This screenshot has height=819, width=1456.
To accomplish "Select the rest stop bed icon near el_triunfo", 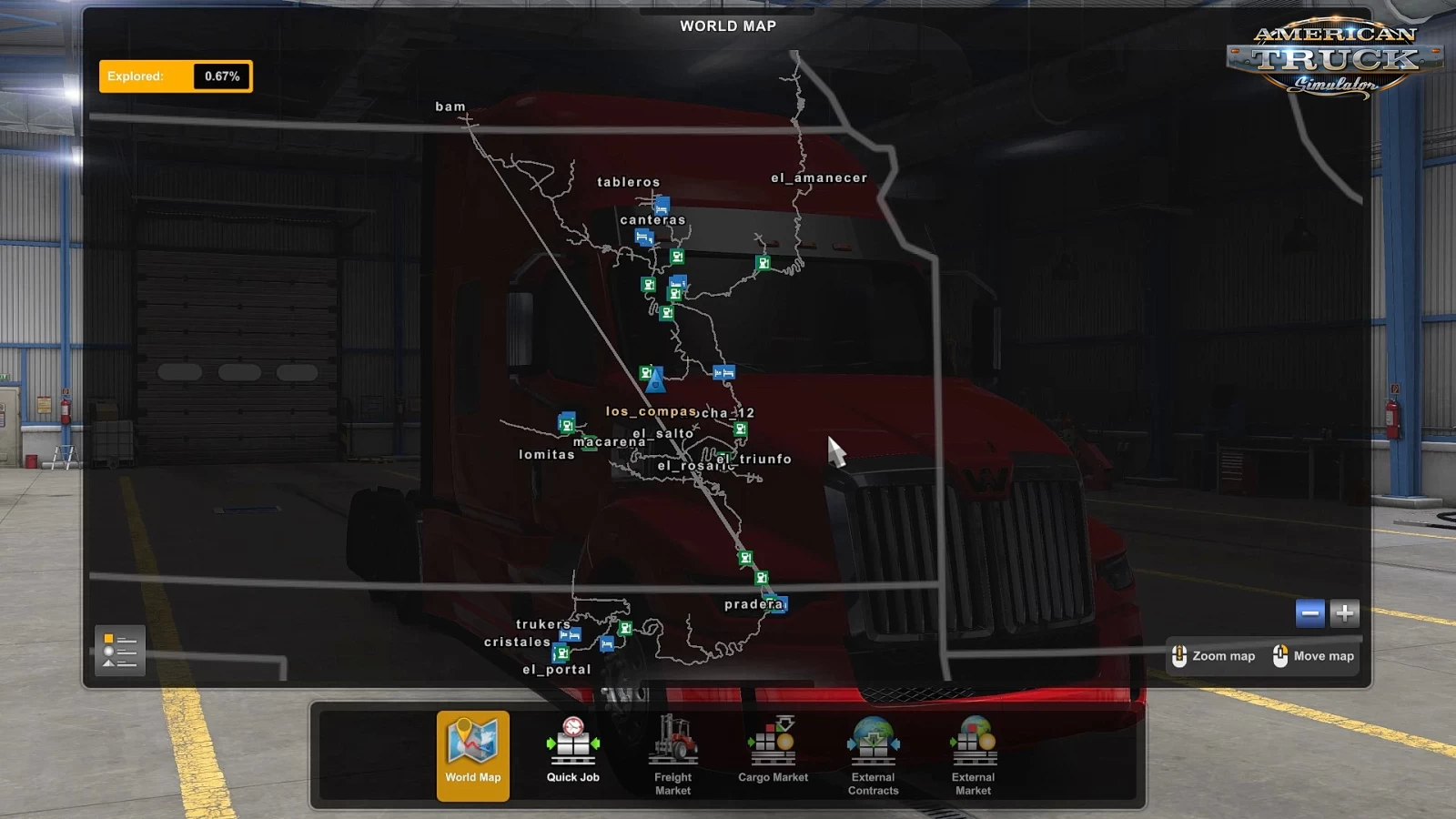I will point(724,372).
